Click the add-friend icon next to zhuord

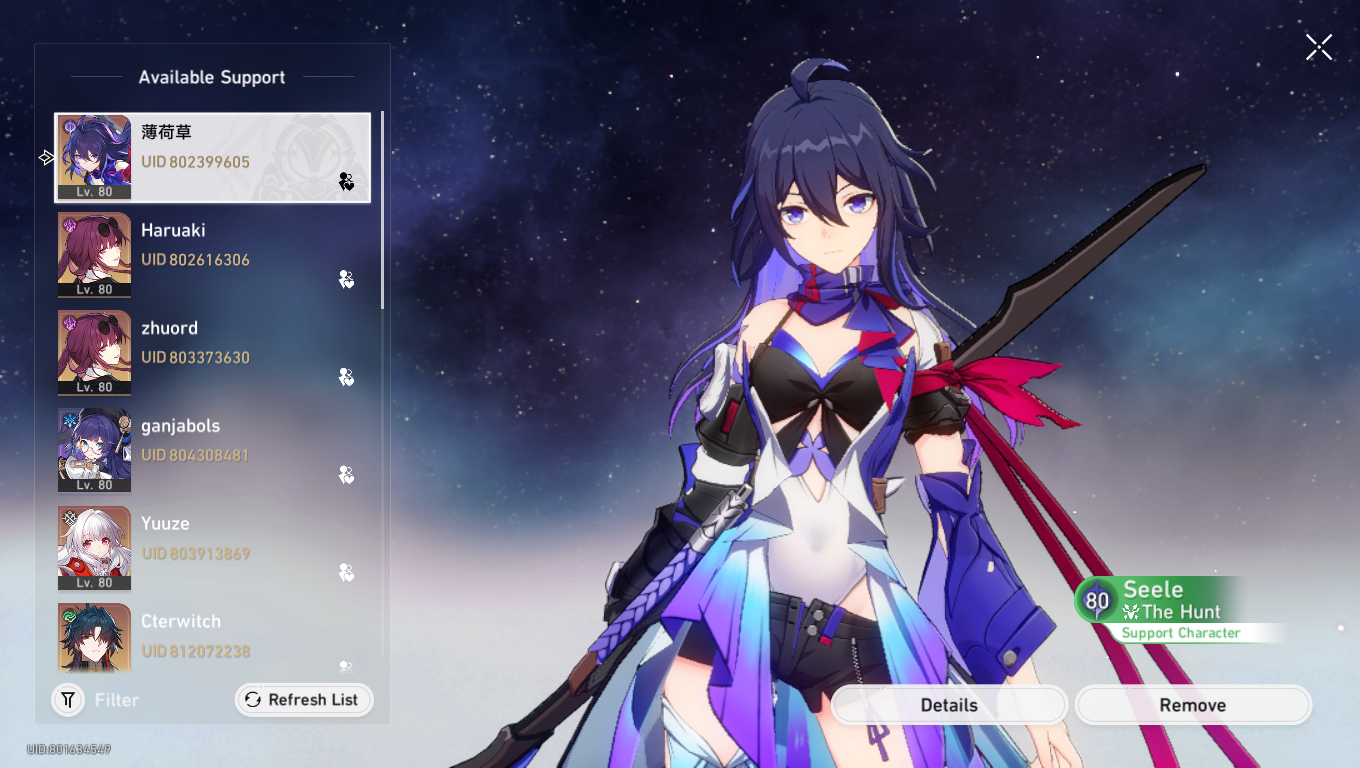[x=346, y=379]
